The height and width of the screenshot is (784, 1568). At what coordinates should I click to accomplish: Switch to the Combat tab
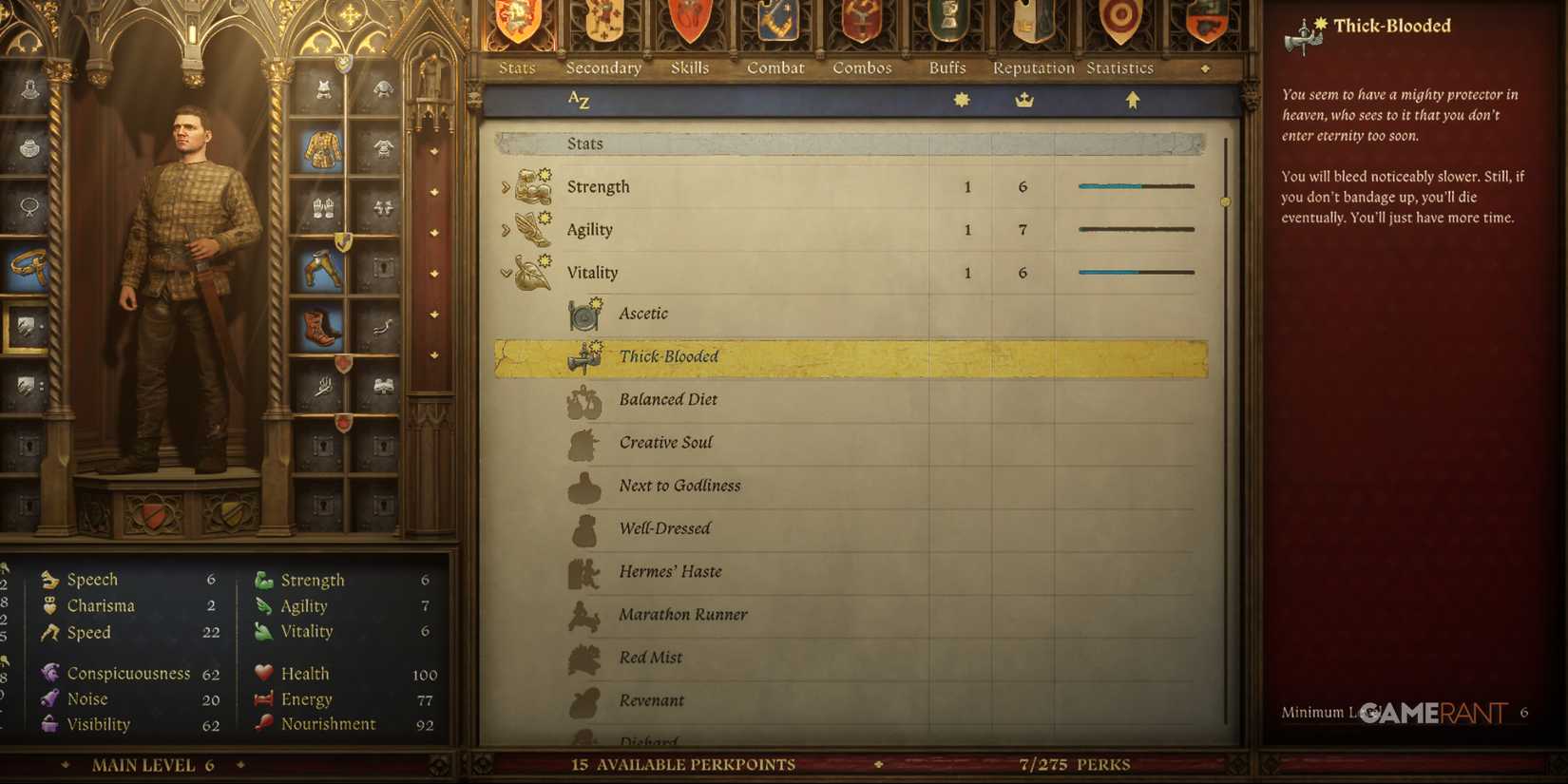[775, 67]
